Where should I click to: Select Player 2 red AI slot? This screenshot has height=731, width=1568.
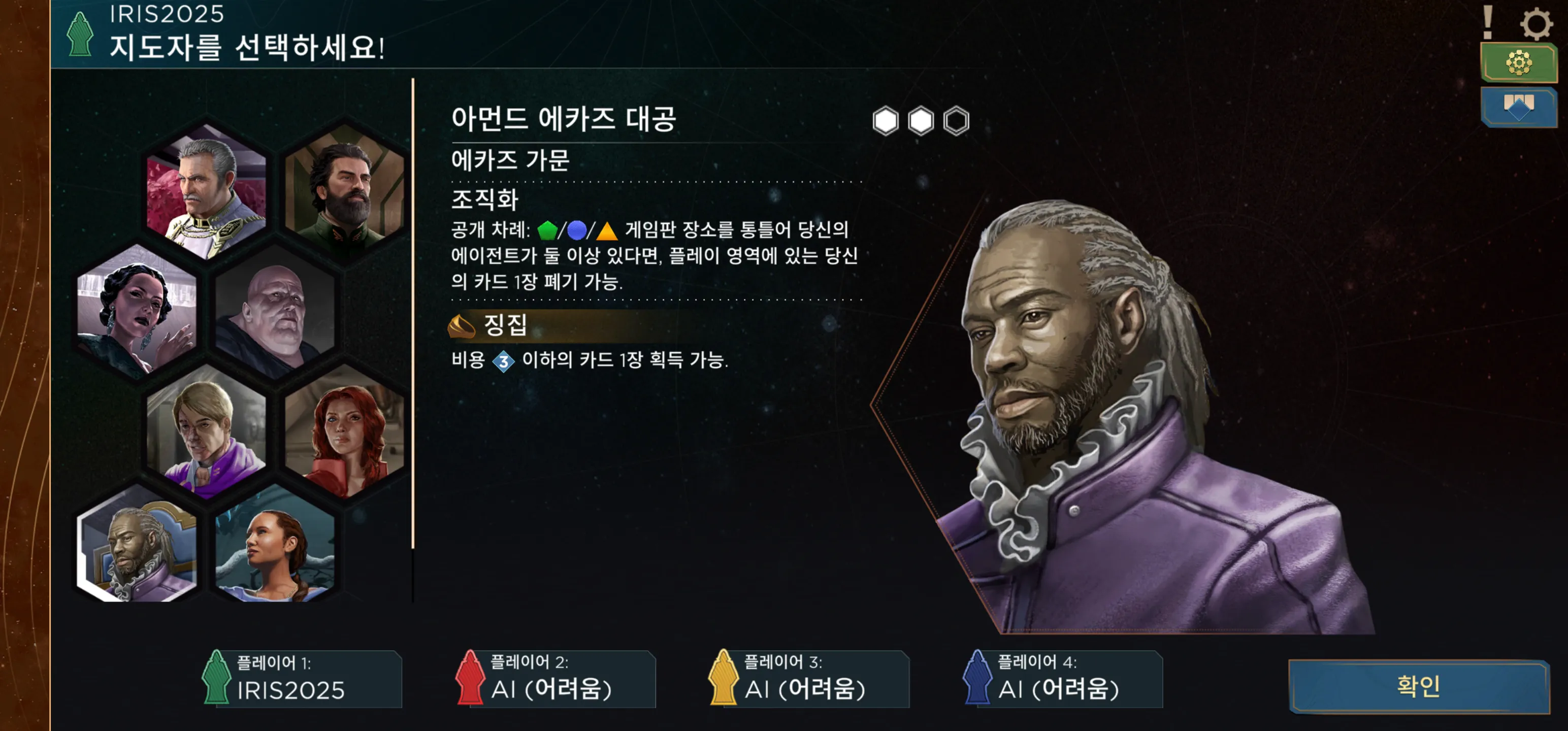(557, 679)
